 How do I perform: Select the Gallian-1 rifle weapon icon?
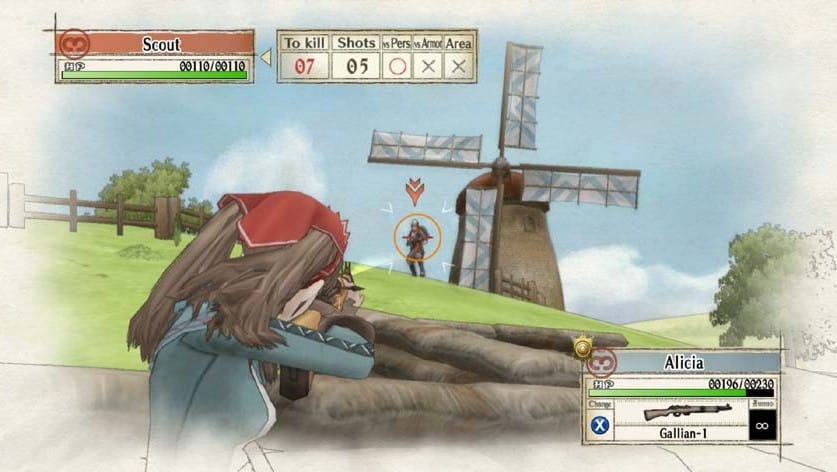point(680,411)
